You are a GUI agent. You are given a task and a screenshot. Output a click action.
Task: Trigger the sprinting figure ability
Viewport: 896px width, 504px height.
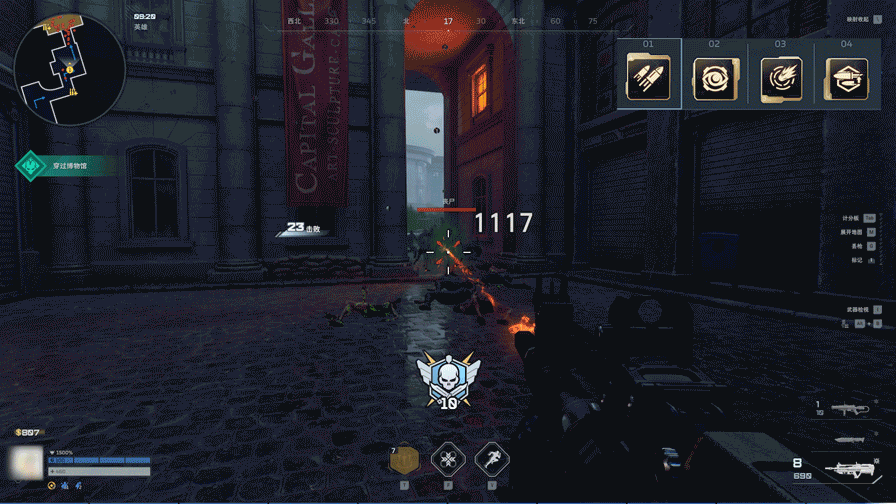(x=492, y=461)
